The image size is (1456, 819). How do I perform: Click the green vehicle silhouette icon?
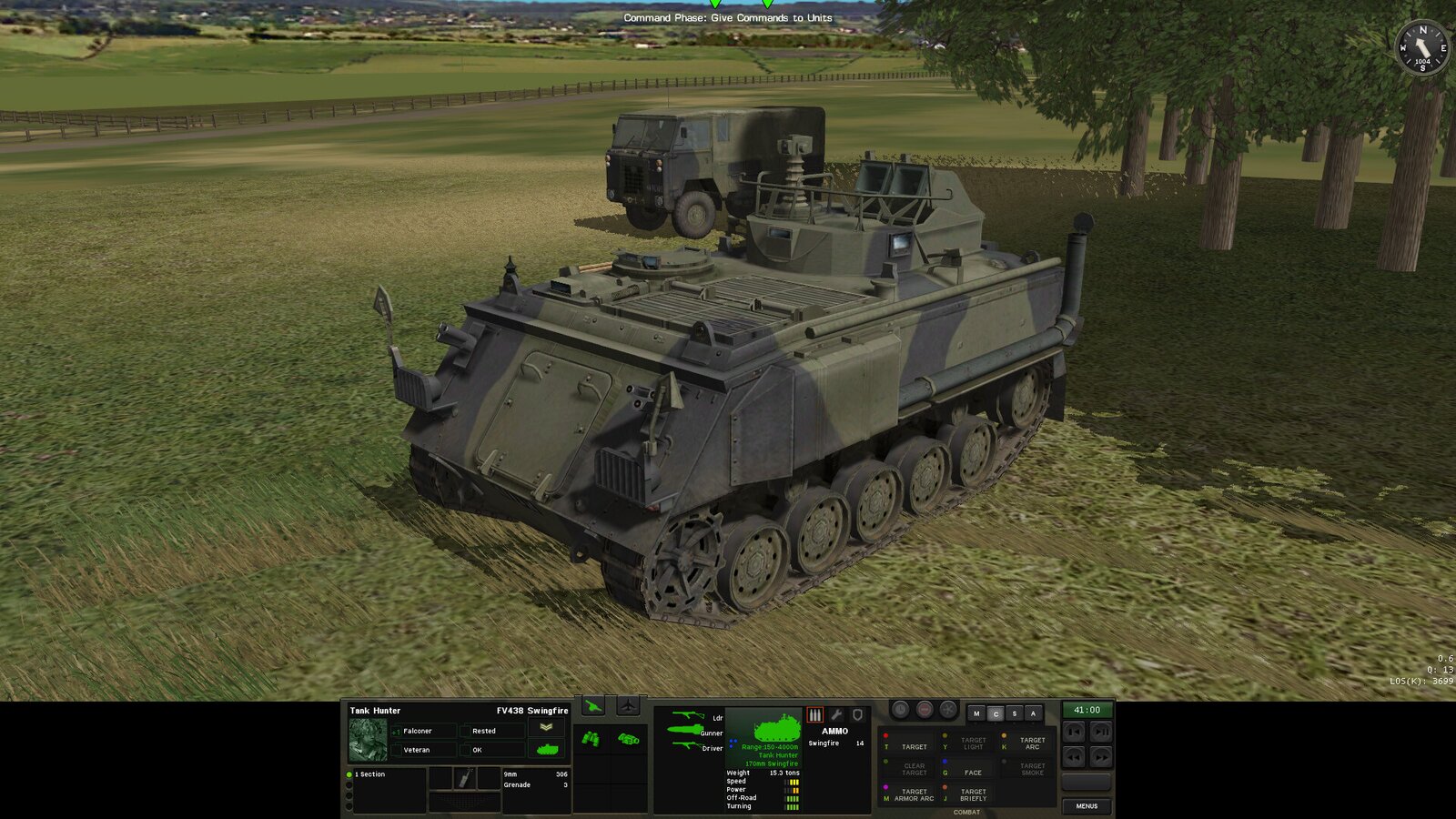coord(546,749)
